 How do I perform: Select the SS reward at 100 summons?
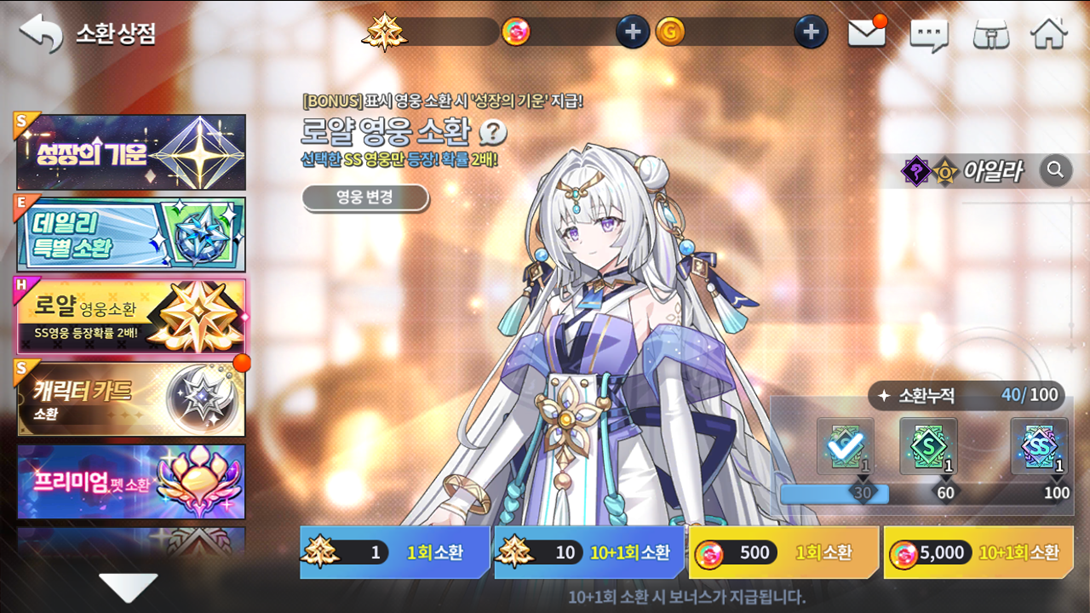[1038, 447]
